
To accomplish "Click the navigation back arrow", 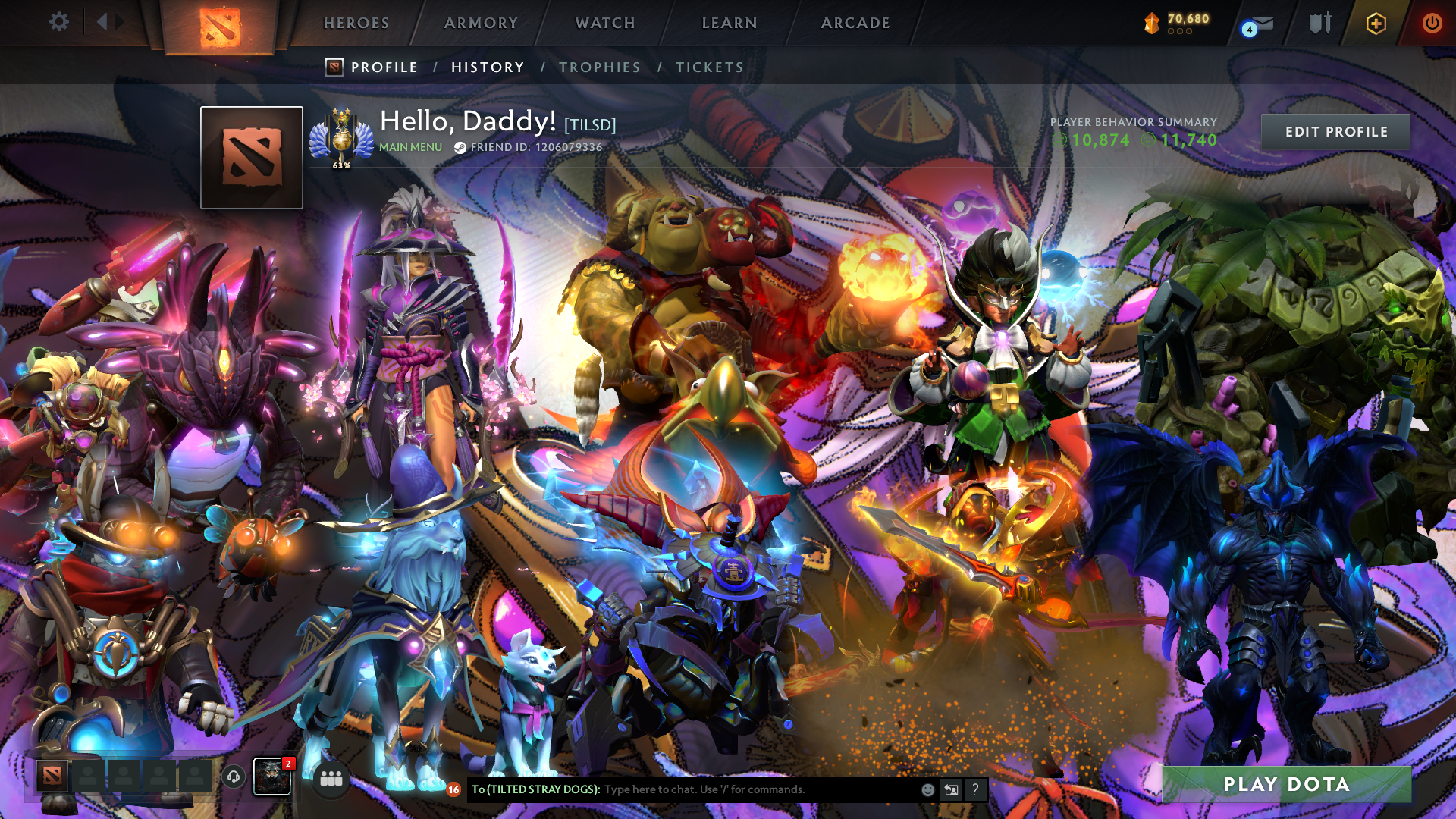I will [x=102, y=22].
